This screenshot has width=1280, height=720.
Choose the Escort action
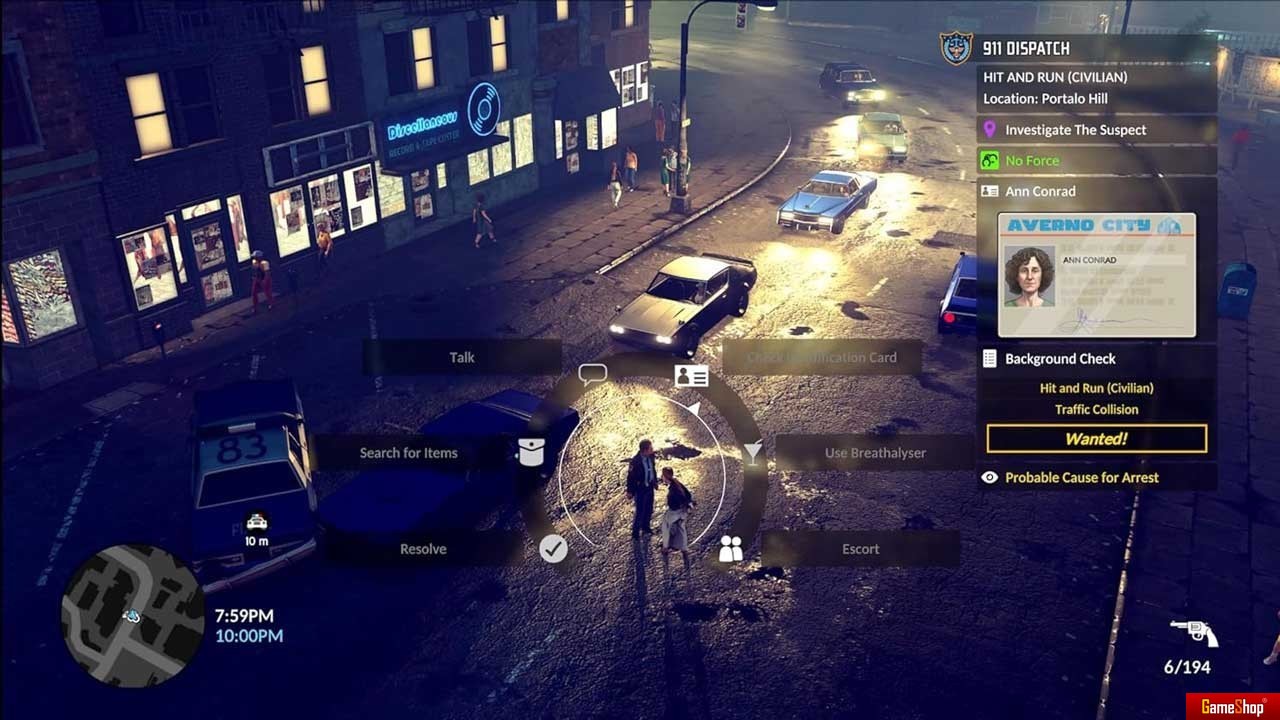coord(860,549)
